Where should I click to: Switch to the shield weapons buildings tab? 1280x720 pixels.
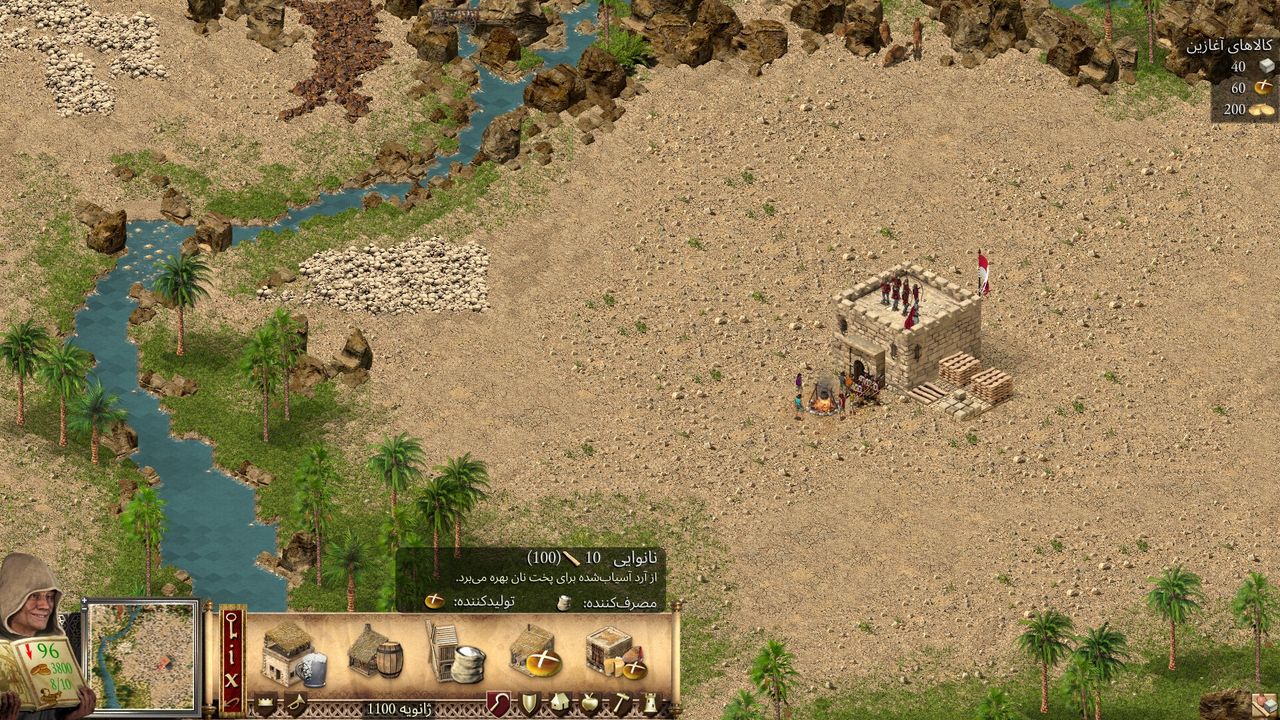529,704
